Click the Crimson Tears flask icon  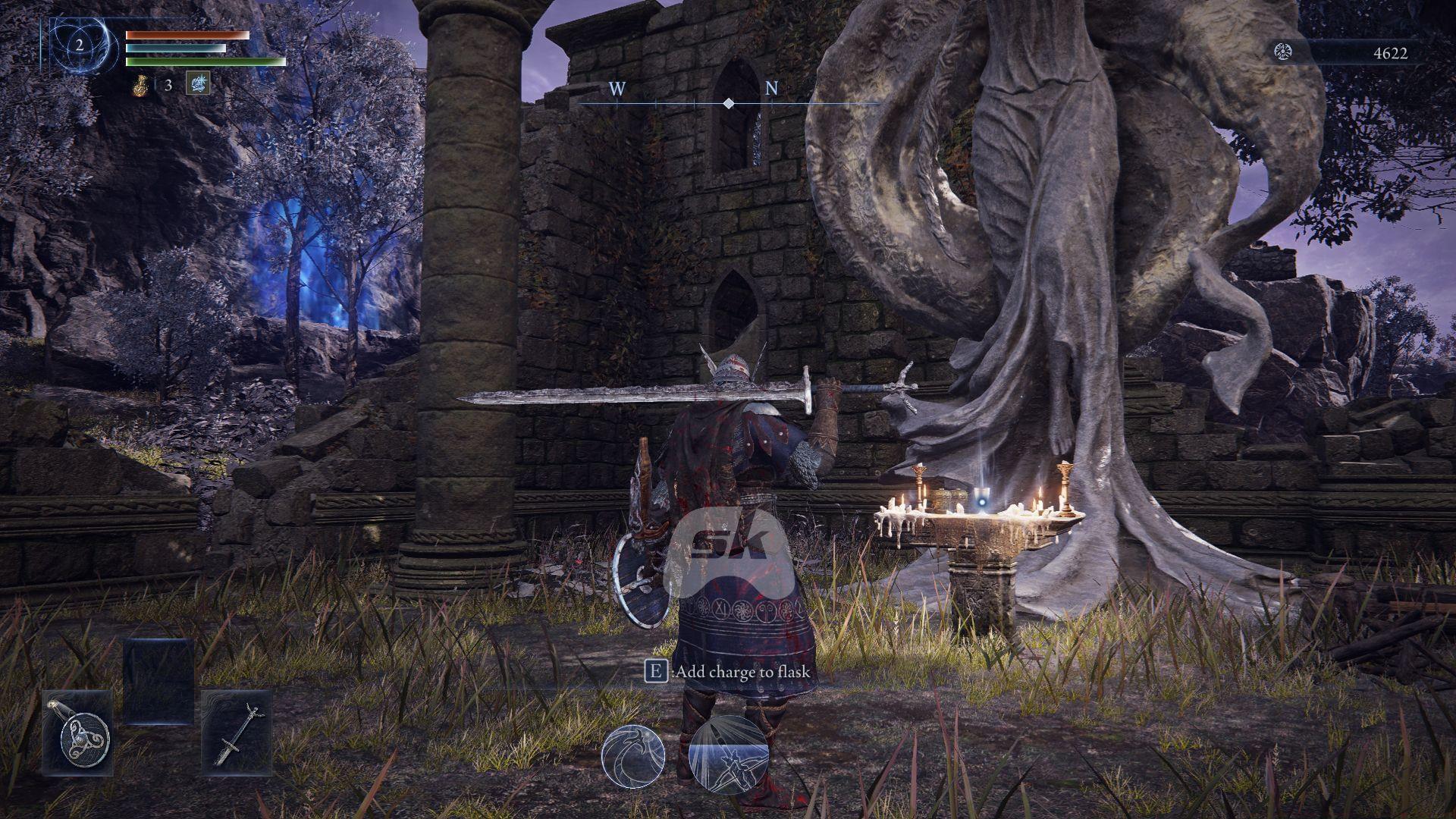[x=141, y=86]
